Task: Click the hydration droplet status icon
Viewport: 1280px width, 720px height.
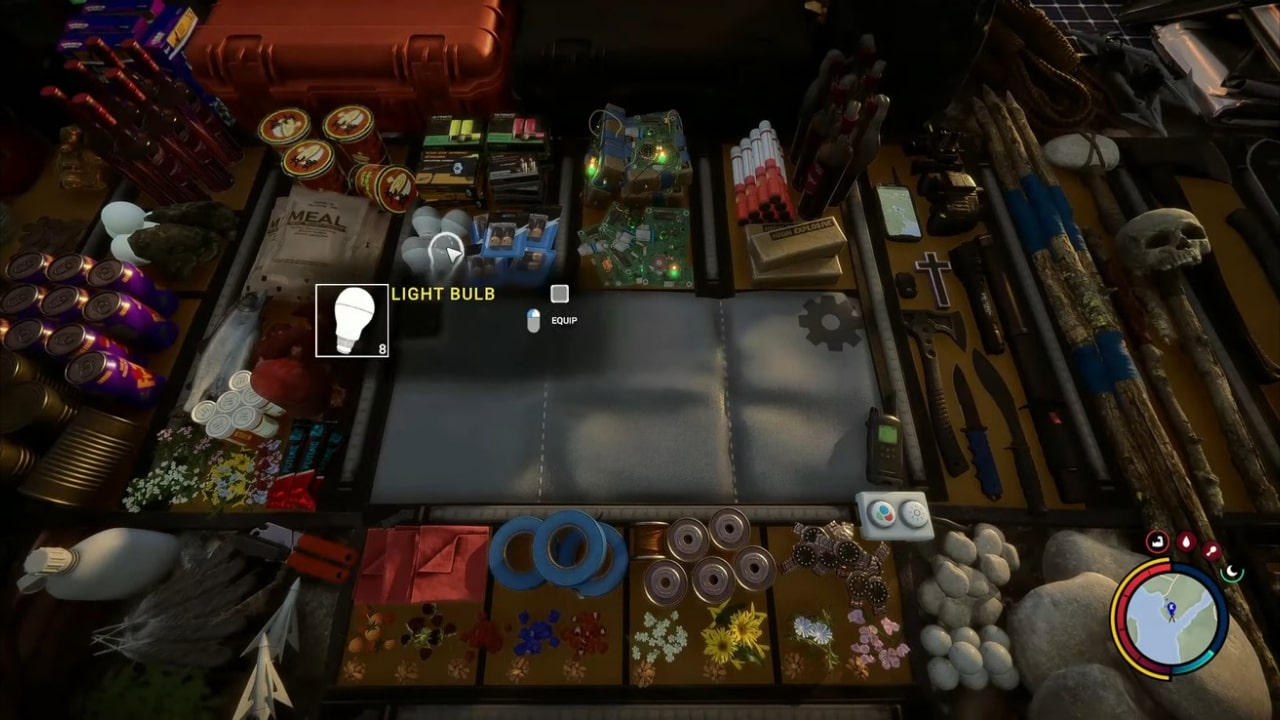Action: pos(1185,542)
